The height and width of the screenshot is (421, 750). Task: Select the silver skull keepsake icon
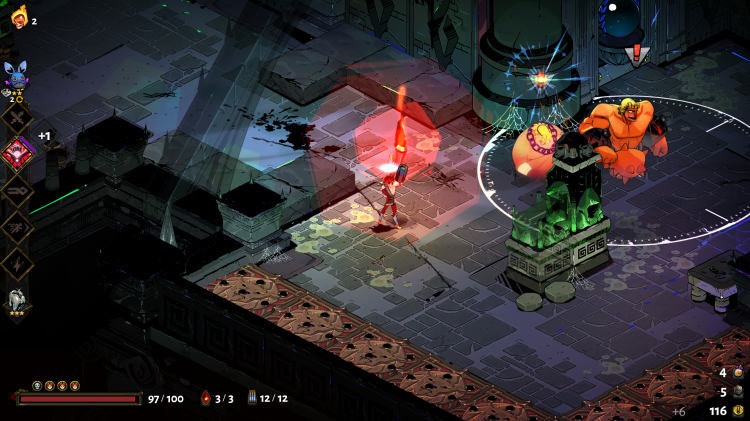tap(18, 298)
